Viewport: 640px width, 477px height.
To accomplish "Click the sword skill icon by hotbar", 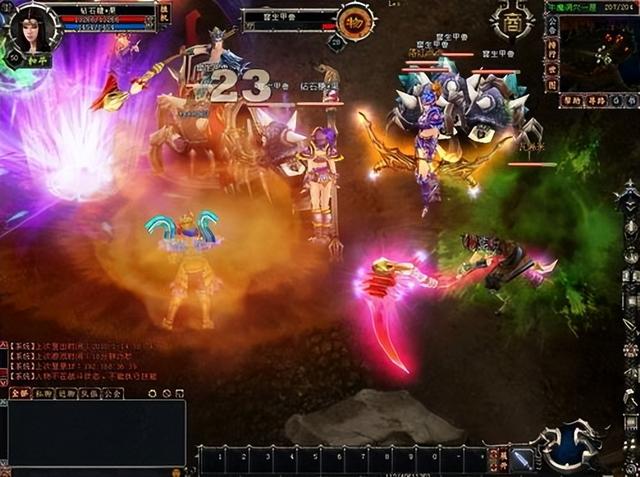I will coord(523,460).
